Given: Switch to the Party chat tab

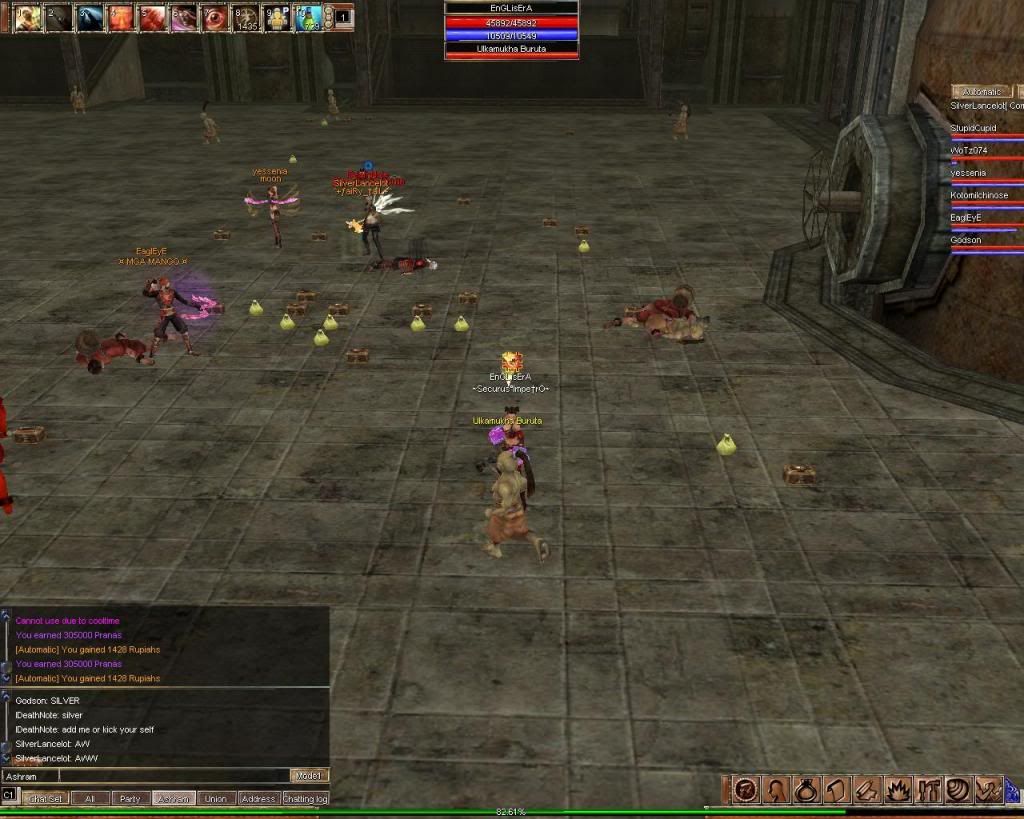Looking at the screenshot, I should coord(129,799).
